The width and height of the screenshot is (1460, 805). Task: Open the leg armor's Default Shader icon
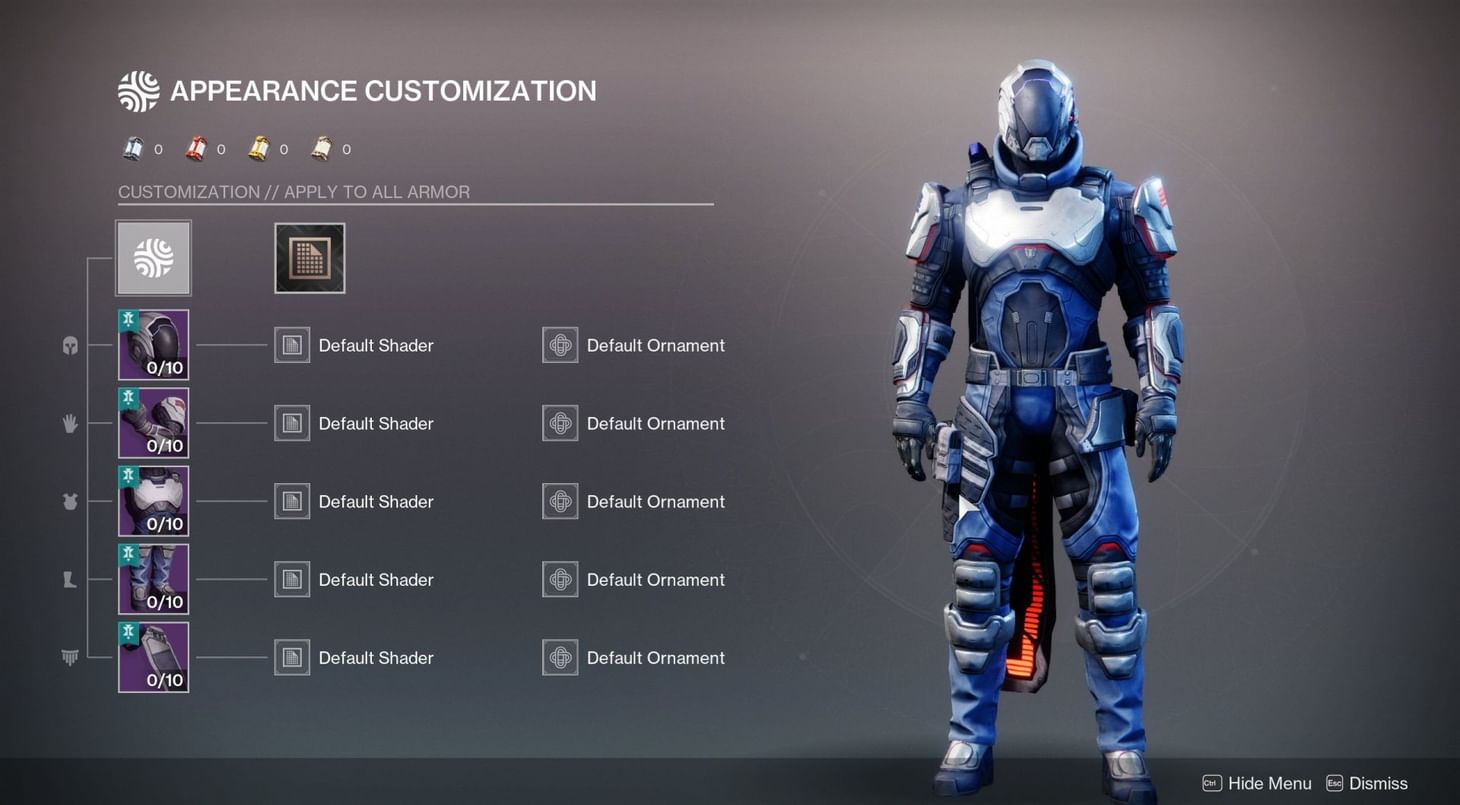coord(291,579)
